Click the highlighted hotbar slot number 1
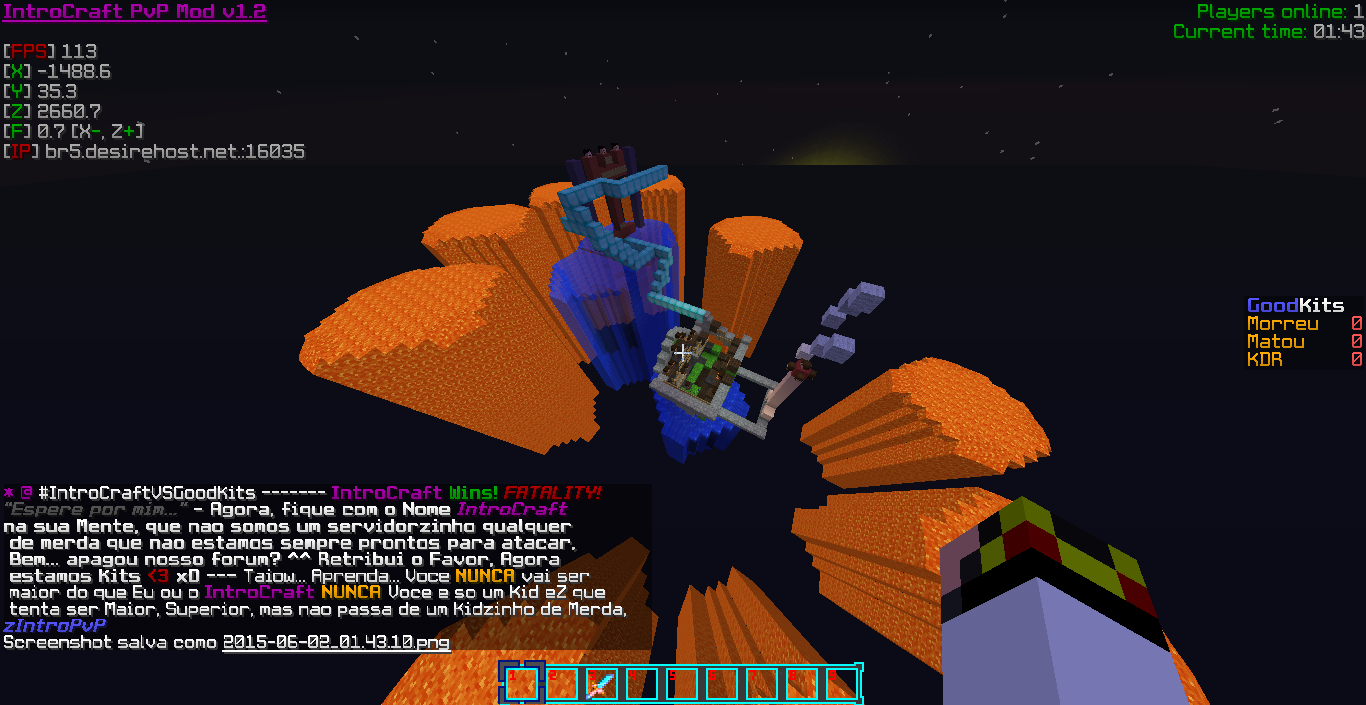 pyautogui.click(x=521, y=684)
